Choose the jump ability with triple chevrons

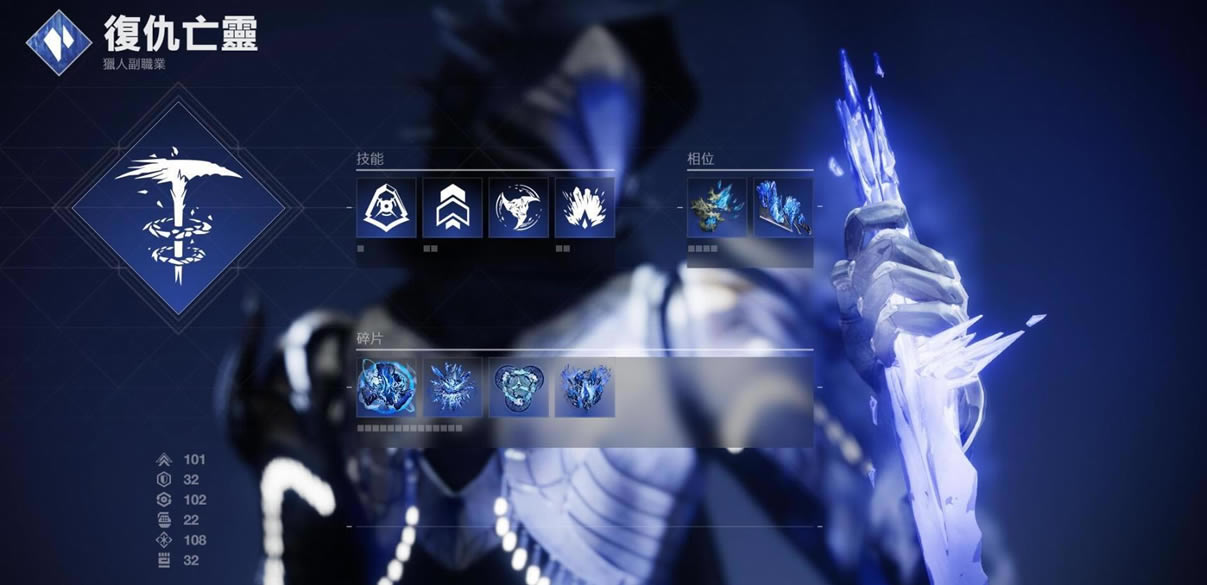point(452,208)
